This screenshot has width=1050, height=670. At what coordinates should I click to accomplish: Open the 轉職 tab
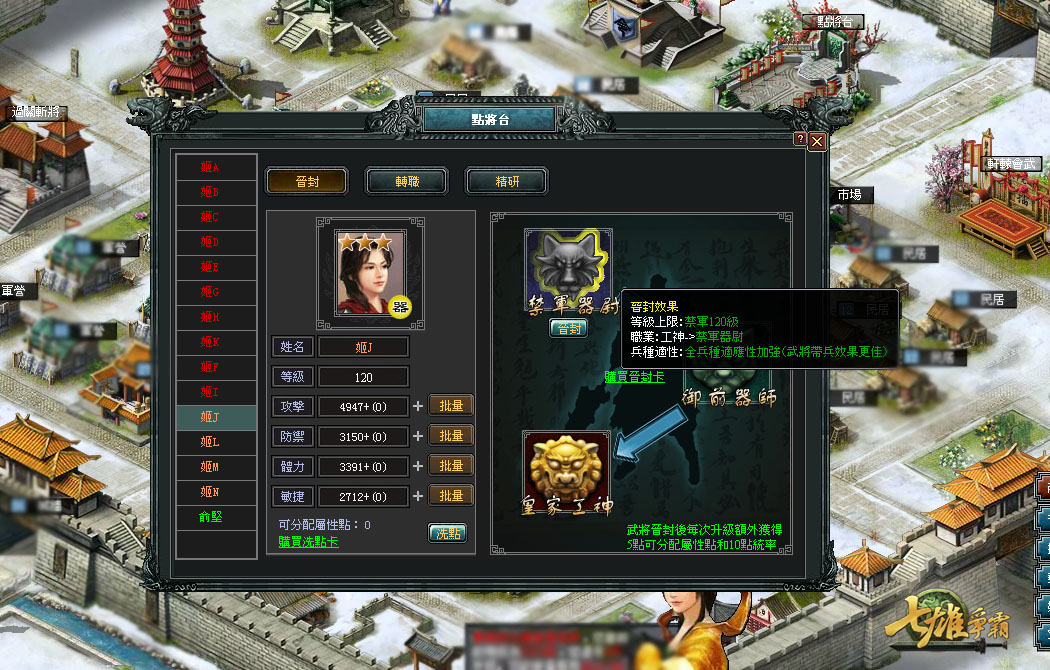[406, 181]
